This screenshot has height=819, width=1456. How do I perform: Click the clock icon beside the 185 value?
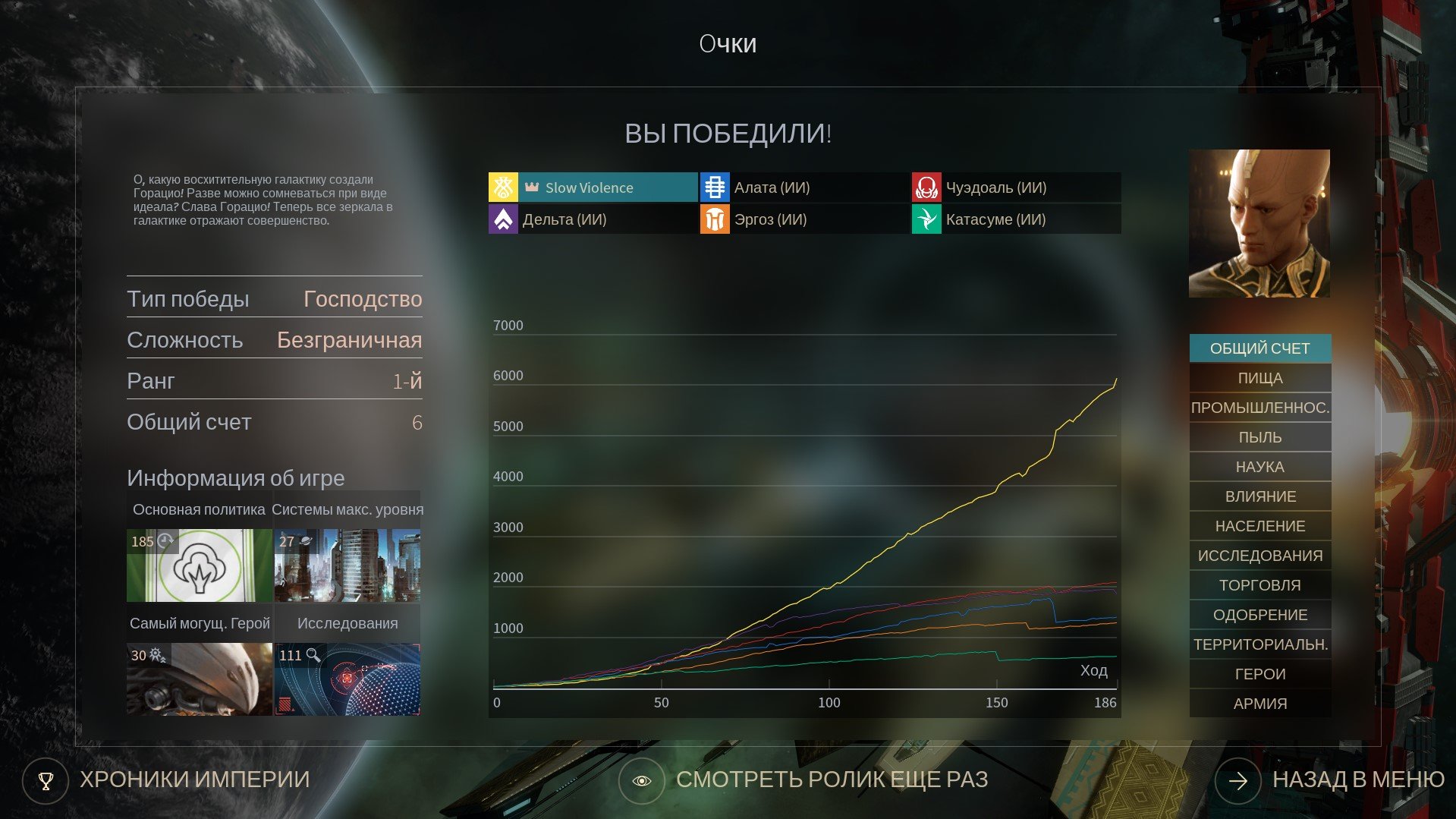(164, 541)
